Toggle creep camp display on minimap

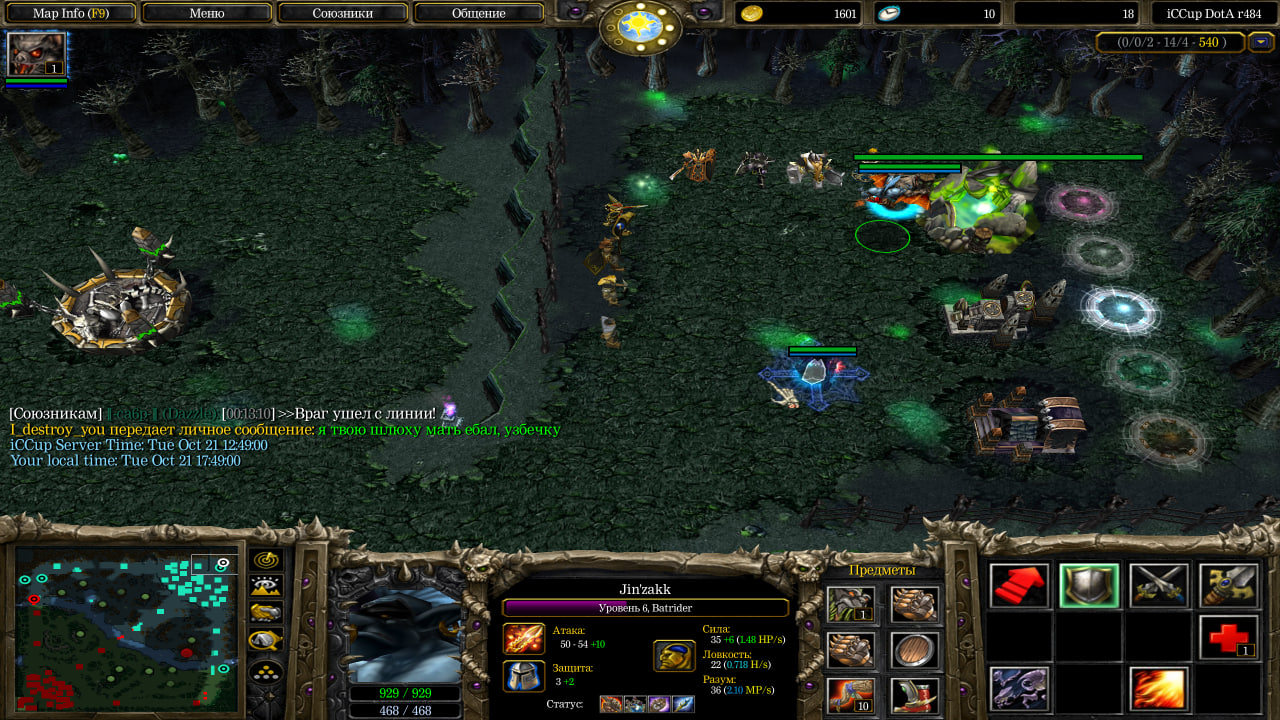tap(266, 640)
